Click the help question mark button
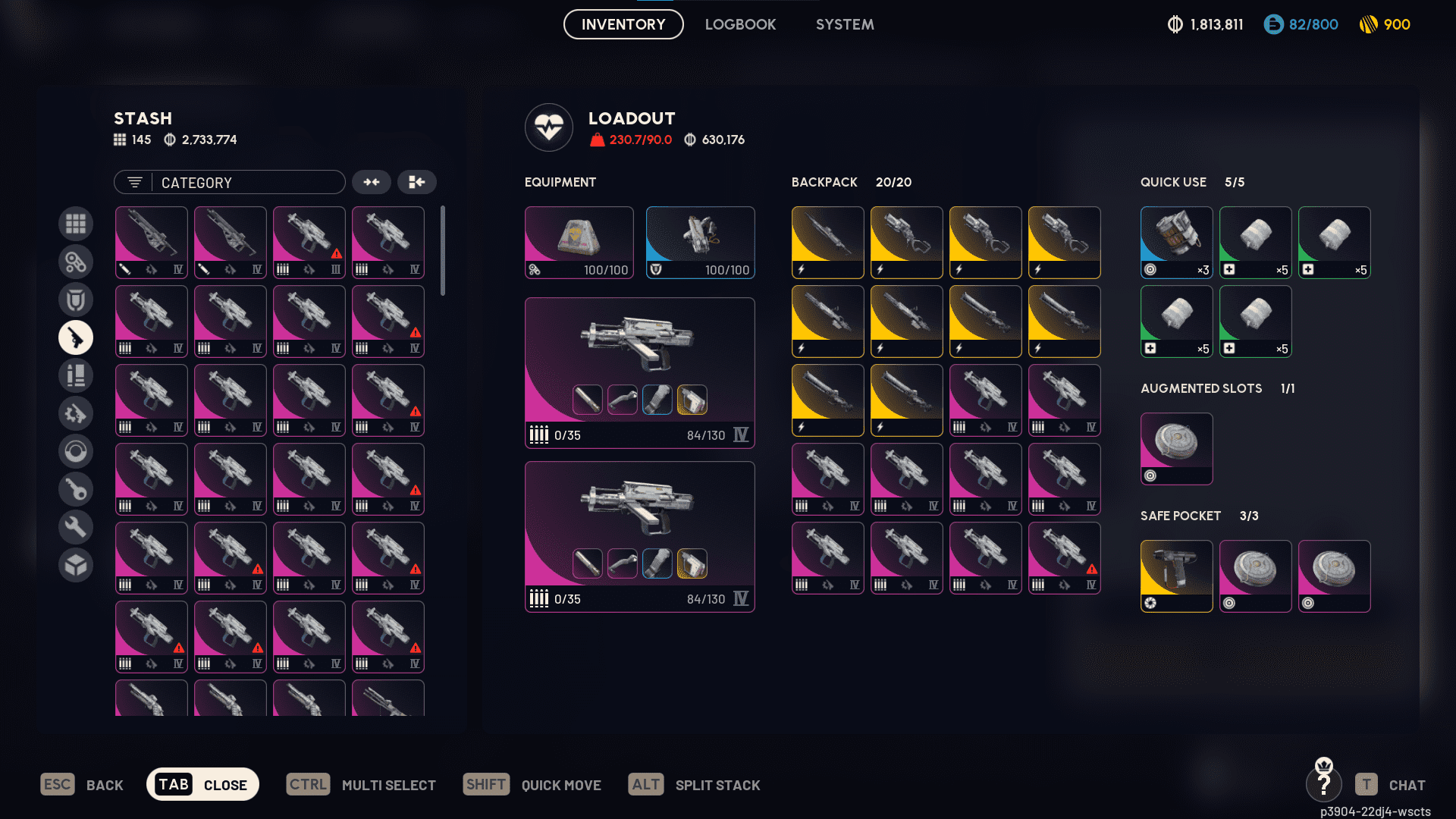Screen dimensions: 1456x819 coord(1326,785)
